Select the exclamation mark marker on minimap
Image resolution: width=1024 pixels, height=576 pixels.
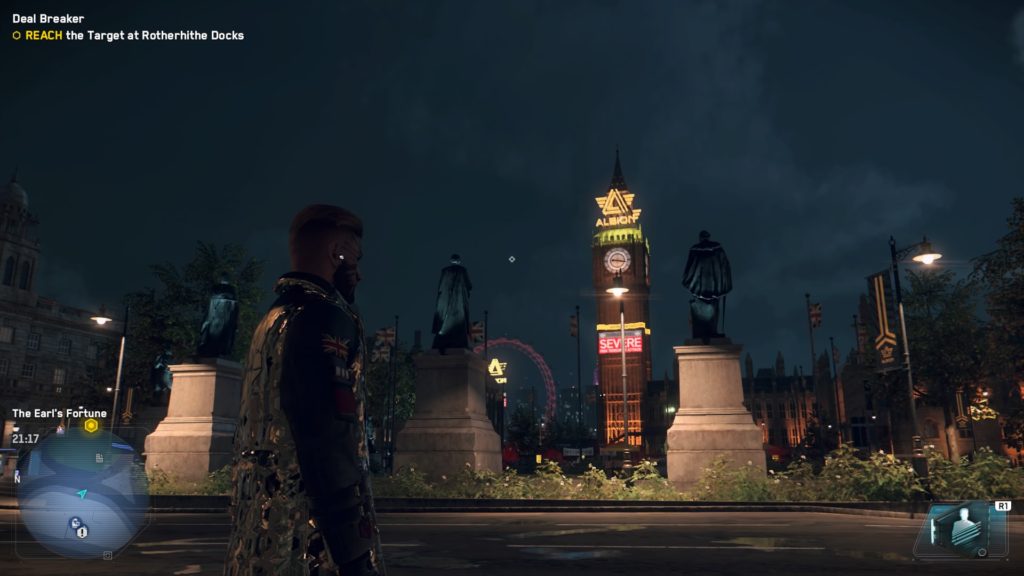click(x=82, y=532)
